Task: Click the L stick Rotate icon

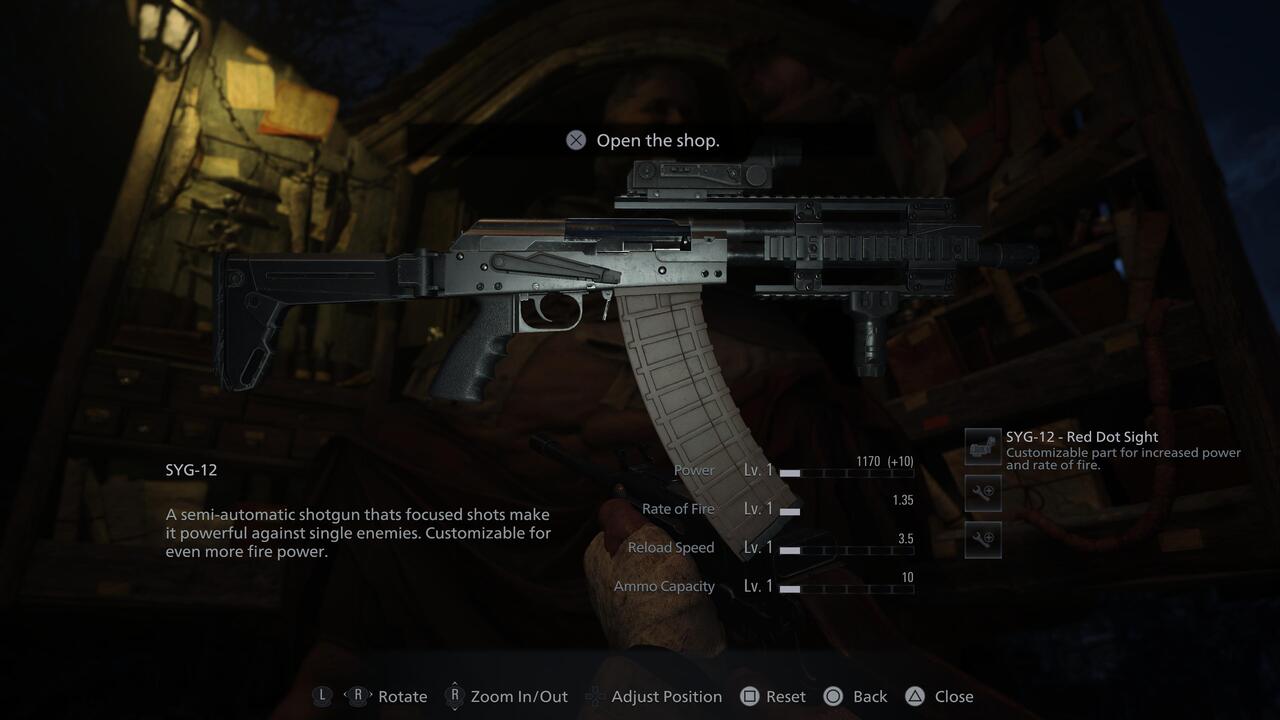Action: tap(321, 696)
